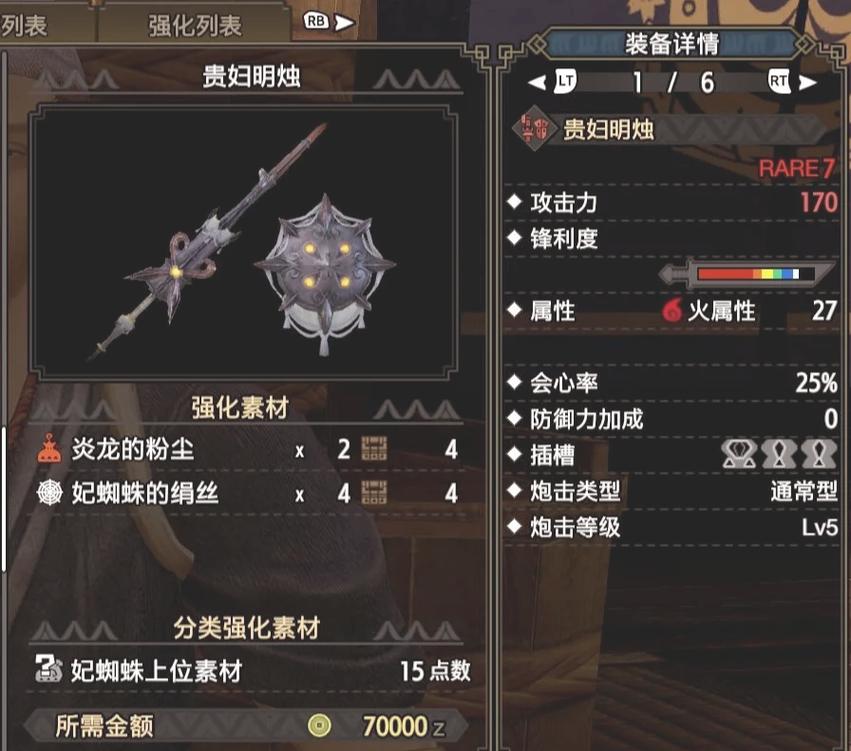Switch to the 强化列表 tab

click(195, 24)
